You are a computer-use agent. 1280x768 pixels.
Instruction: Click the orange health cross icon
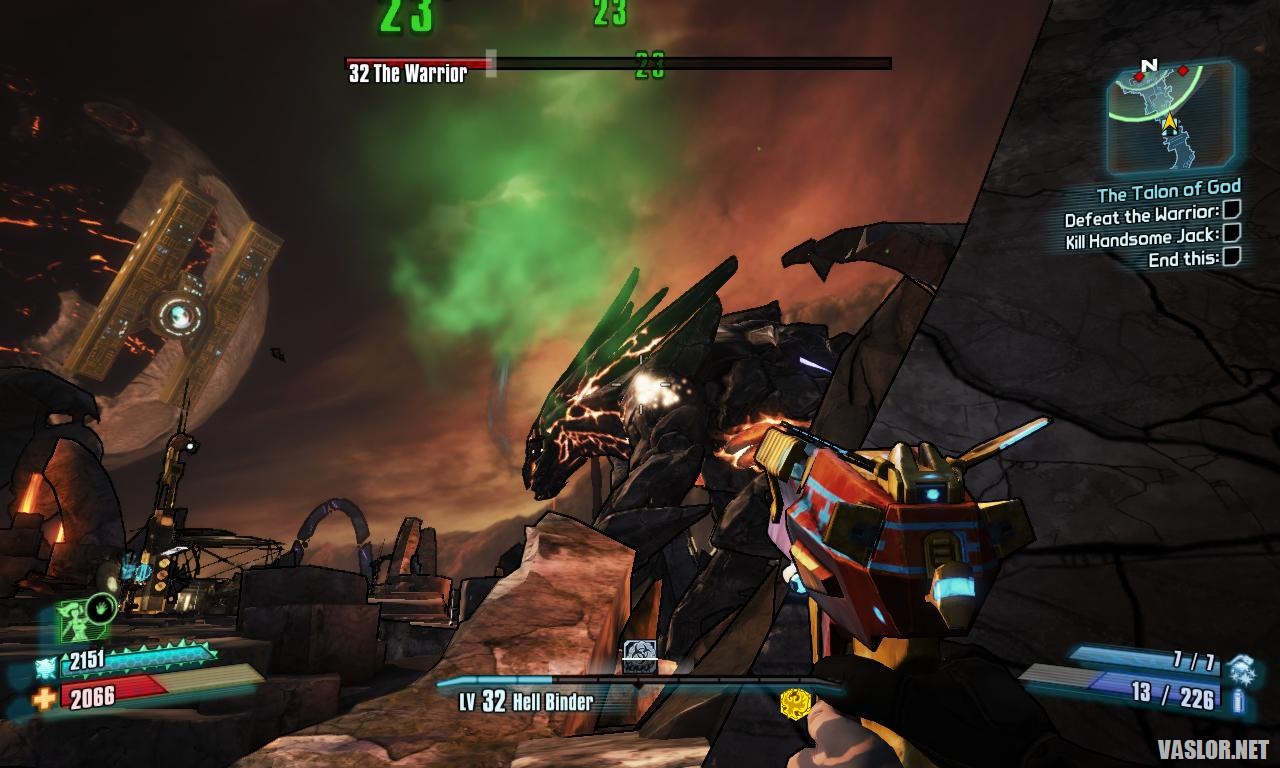click(44, 698)
